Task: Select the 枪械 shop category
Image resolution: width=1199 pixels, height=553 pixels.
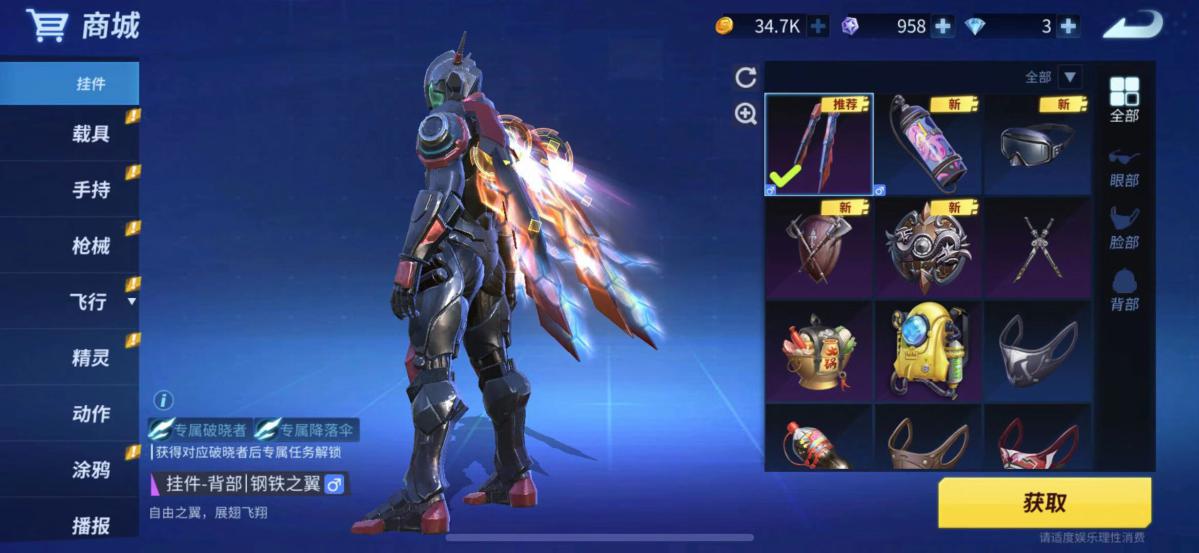Action: tap(90, 246)
